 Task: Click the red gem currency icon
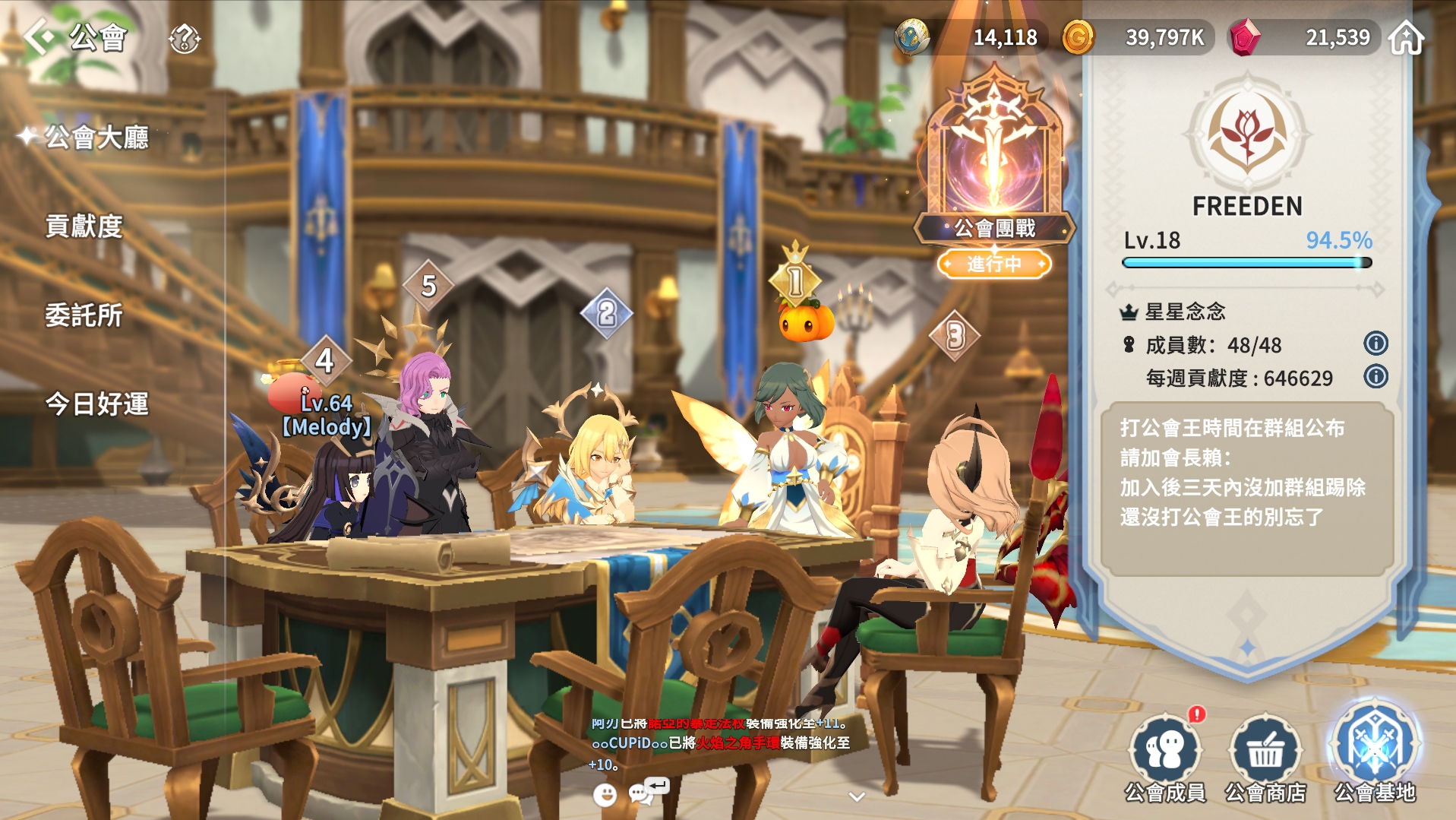coord(1244,37)
